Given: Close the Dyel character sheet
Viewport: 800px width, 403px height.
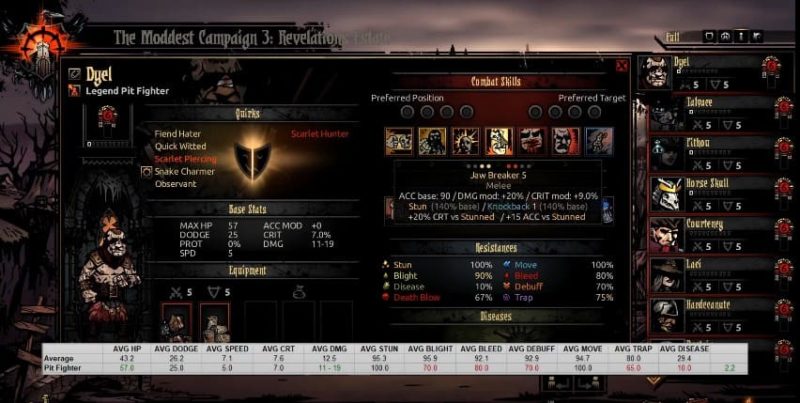Looking at the screenshot, I should 622,67.
